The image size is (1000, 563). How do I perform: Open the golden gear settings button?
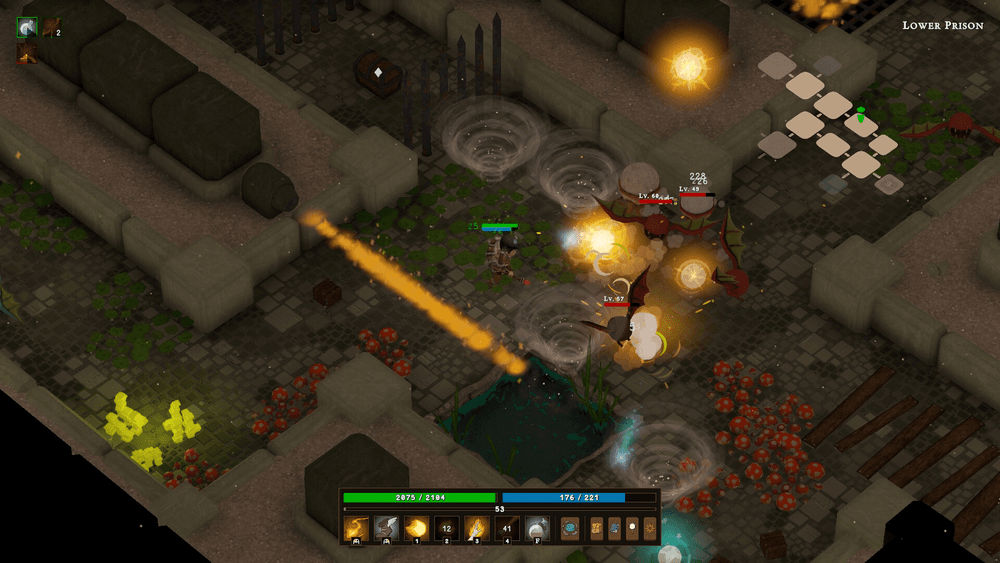pyautogui.click(x=650, y=527)
